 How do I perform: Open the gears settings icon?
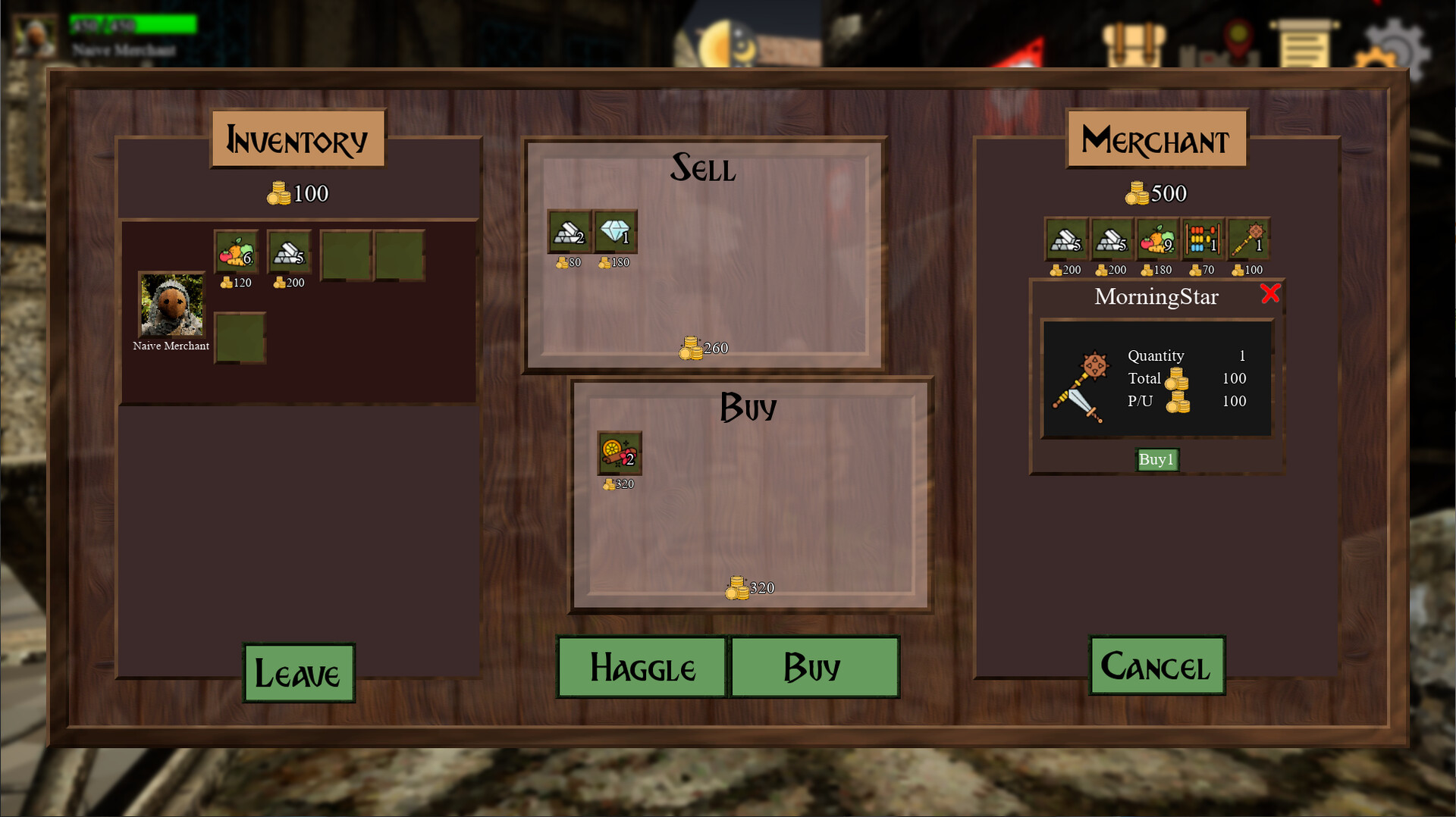(1394, 44)
